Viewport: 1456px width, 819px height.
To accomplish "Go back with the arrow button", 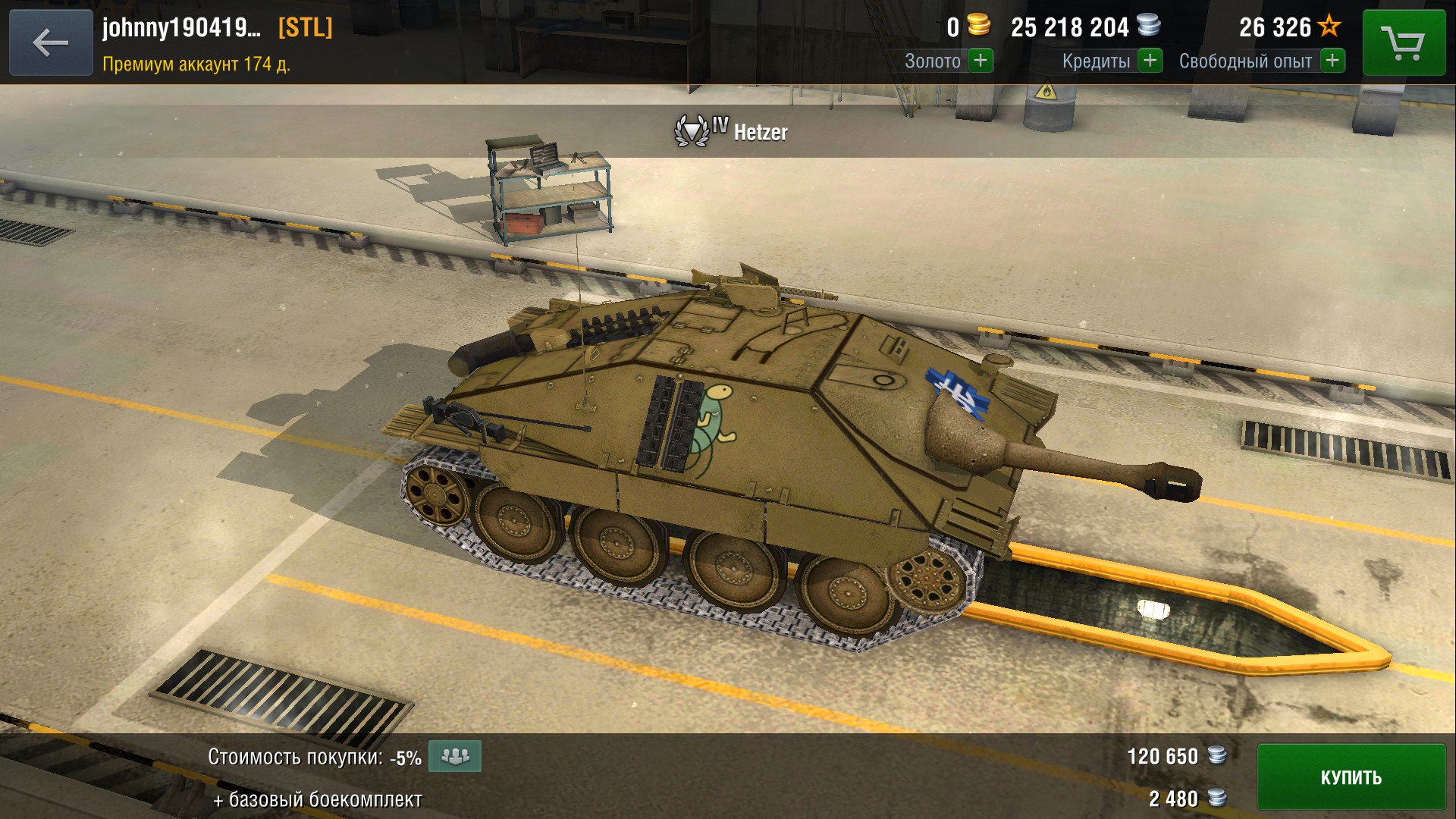I will pos(51,42).
